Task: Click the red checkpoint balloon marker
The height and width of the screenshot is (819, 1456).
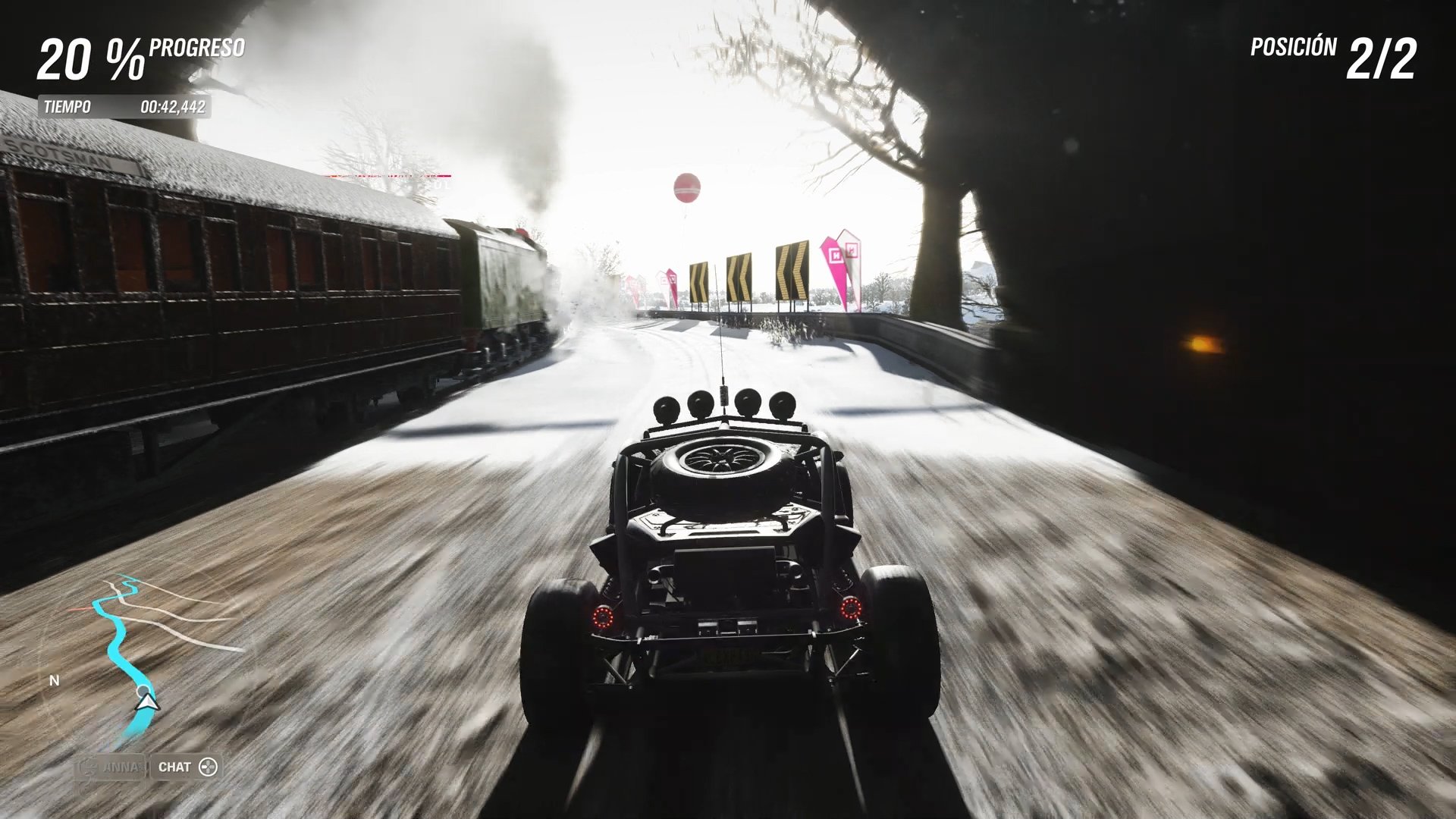Action: point(686,189)
